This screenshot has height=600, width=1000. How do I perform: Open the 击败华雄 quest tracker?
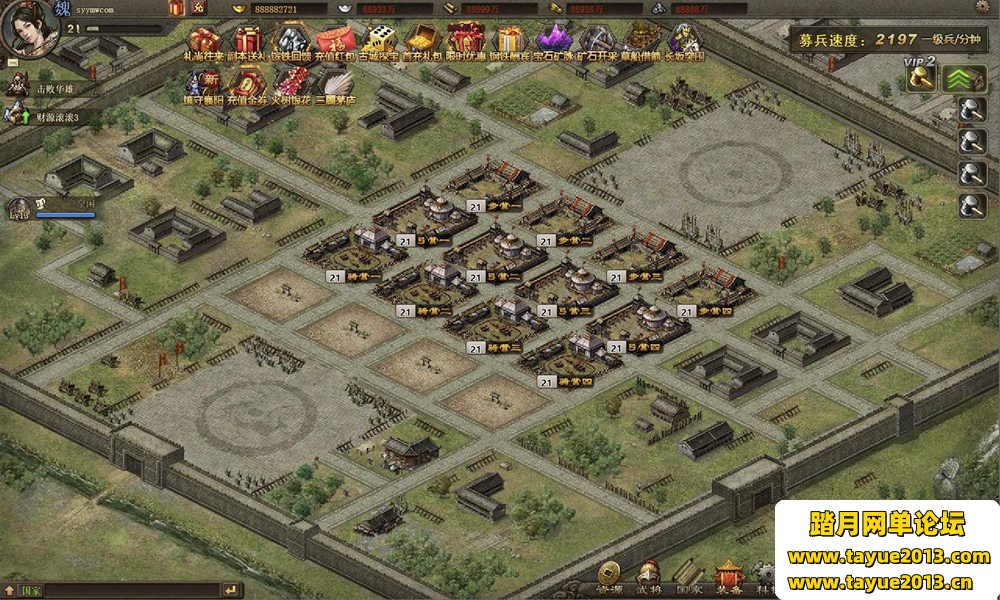57,88
